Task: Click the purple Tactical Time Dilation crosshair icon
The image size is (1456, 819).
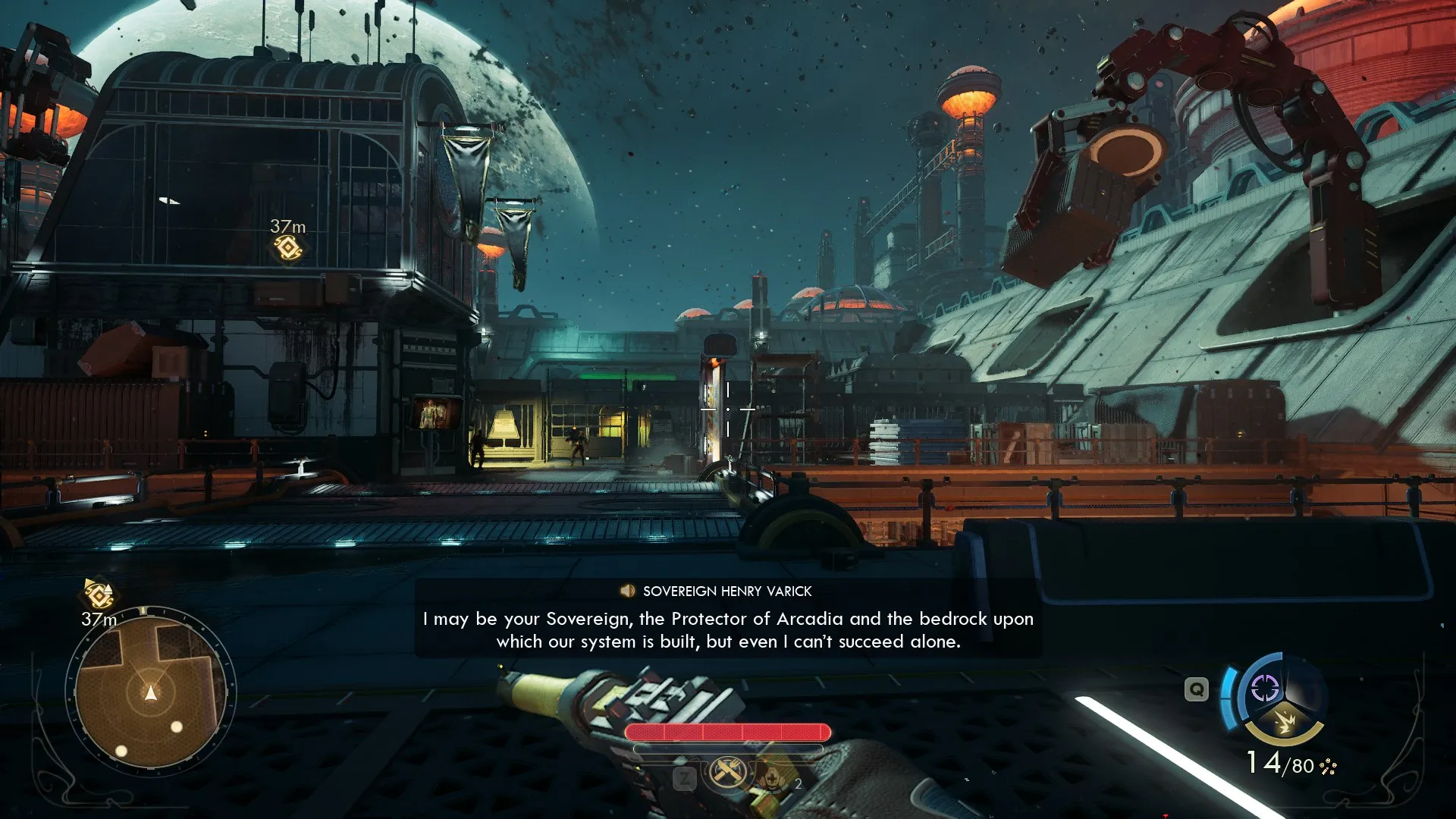Action: pyautogui.click(x=1265, y=689)
